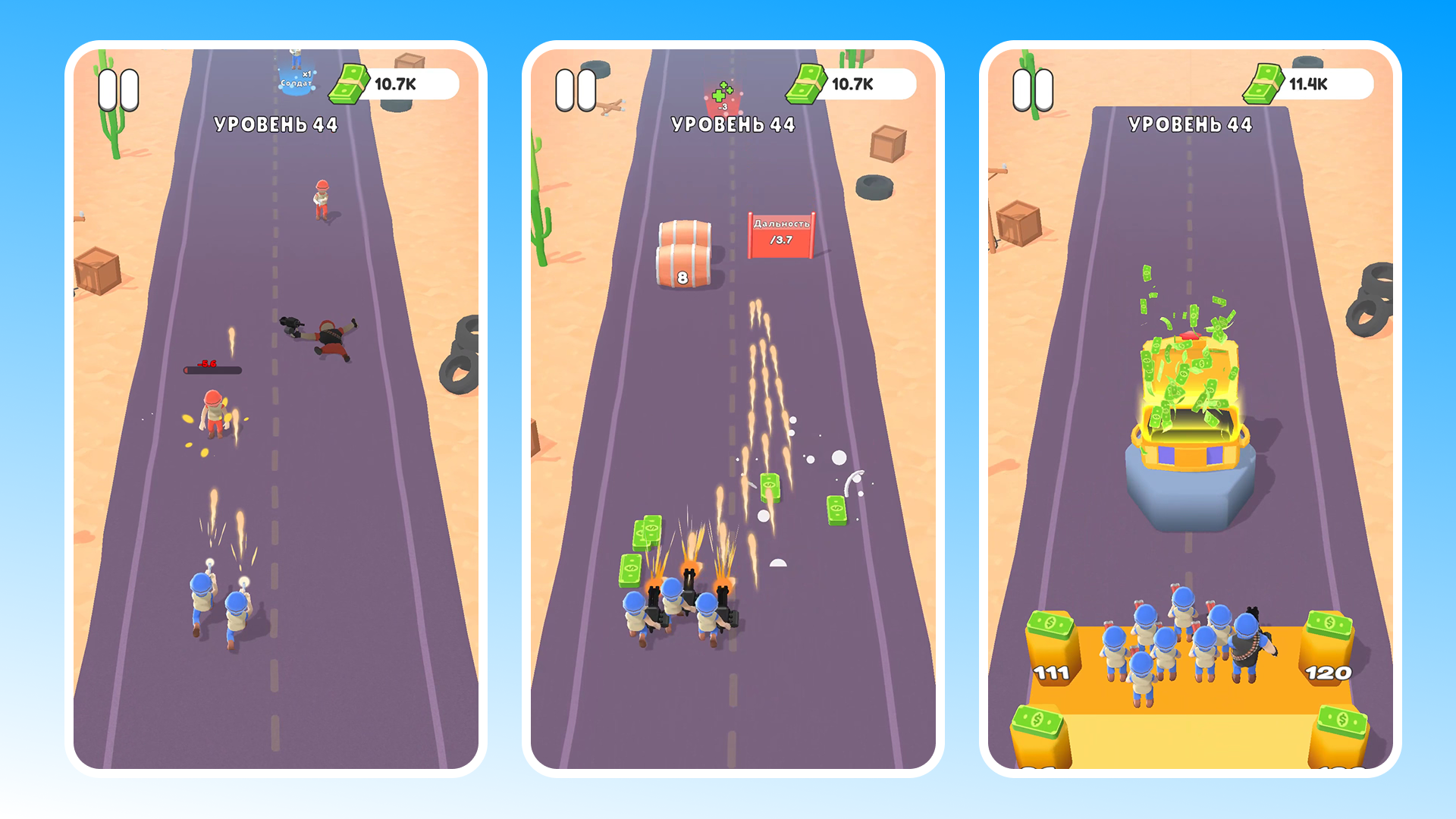1456x819 pixels.
Task: Tap the green health cross pickup
Action: [720, 95]
